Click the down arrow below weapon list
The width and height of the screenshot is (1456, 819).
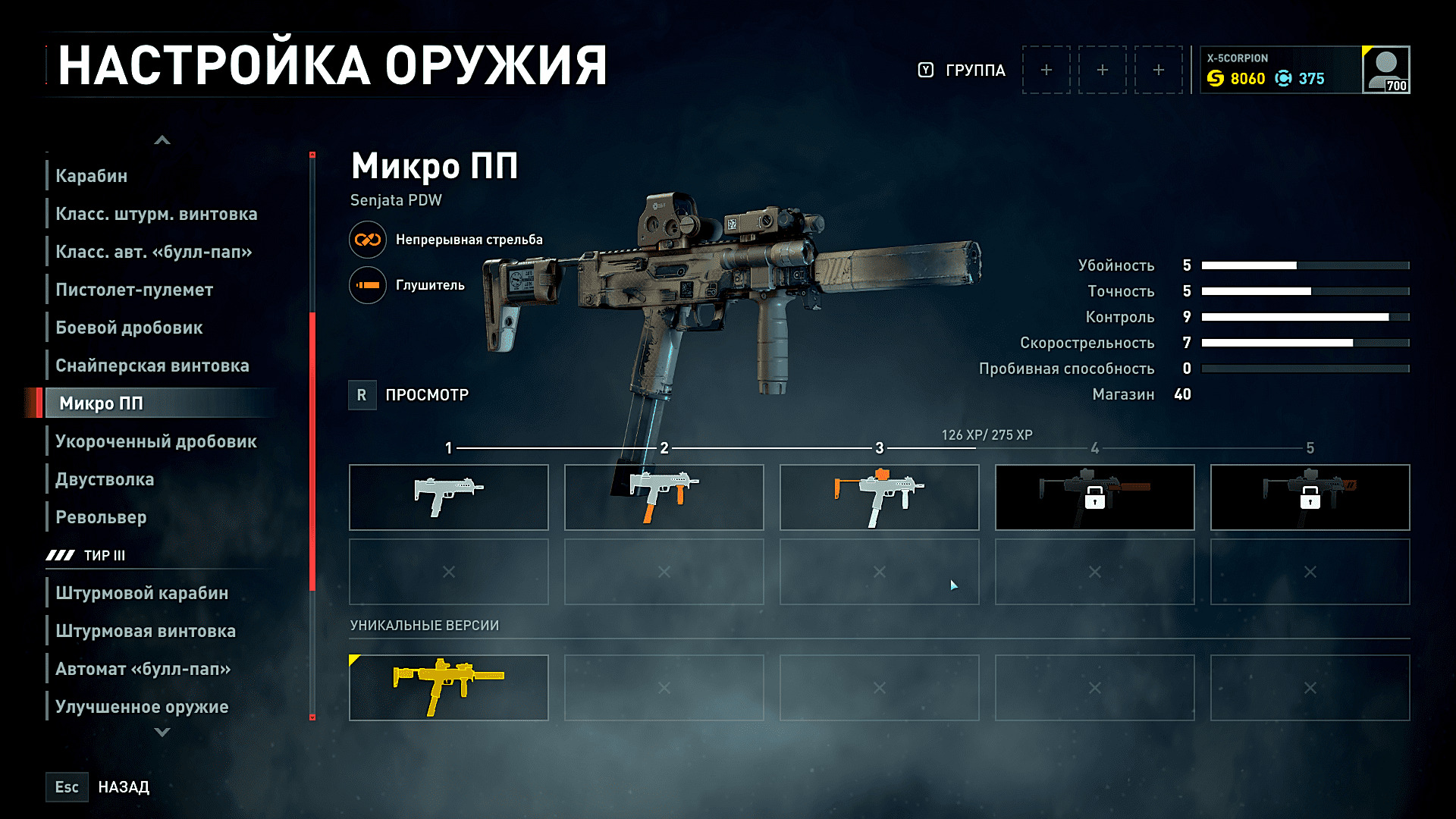162,733
